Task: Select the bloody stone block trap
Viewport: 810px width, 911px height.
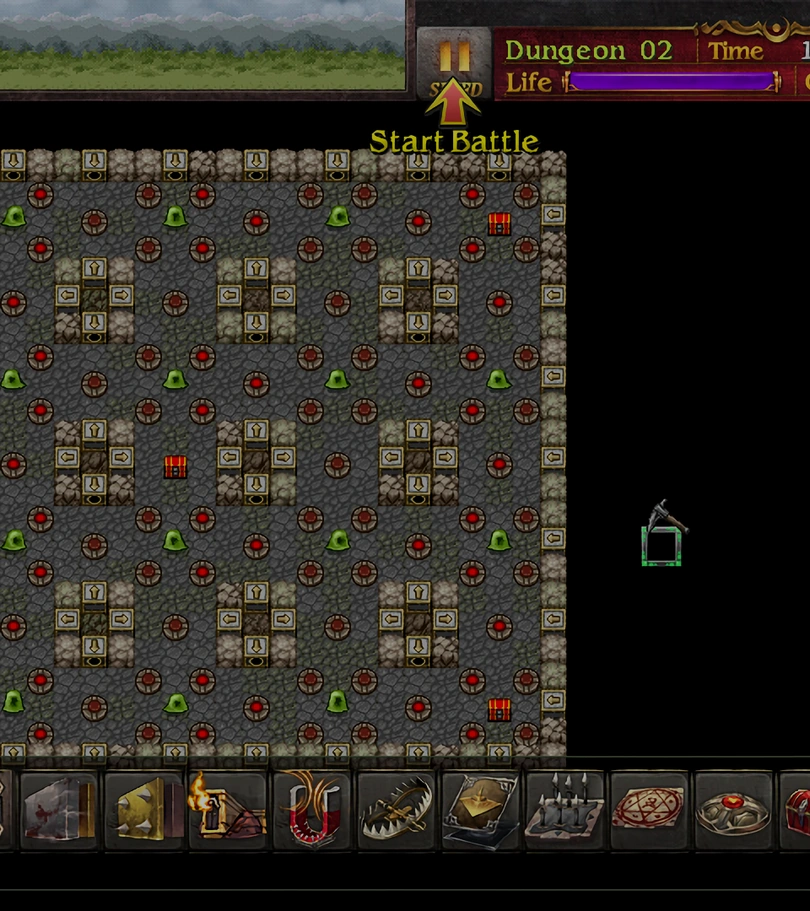Action: coord(59,809)
